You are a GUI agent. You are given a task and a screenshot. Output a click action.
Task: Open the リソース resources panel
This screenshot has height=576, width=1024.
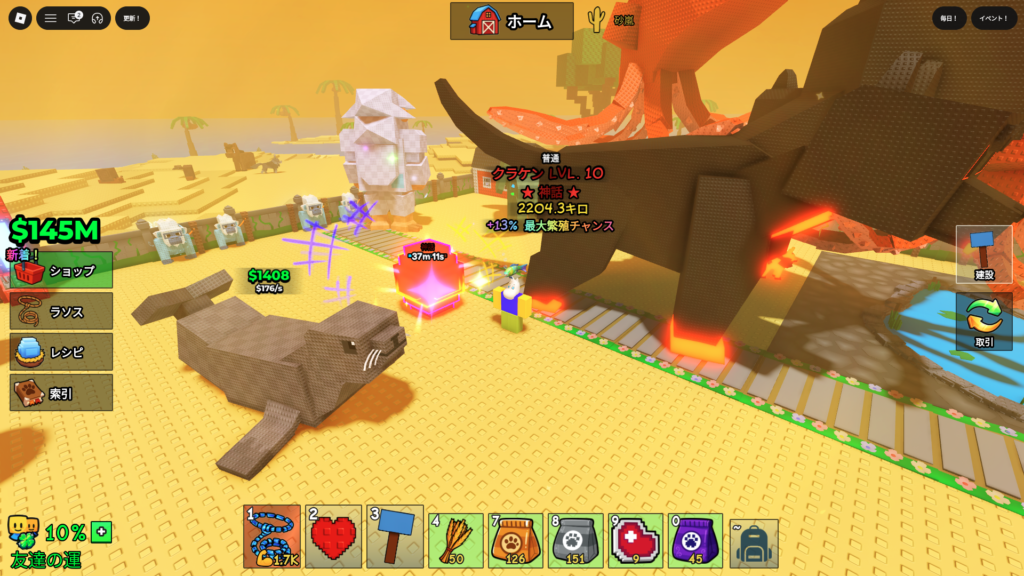(x=62, y=311)
